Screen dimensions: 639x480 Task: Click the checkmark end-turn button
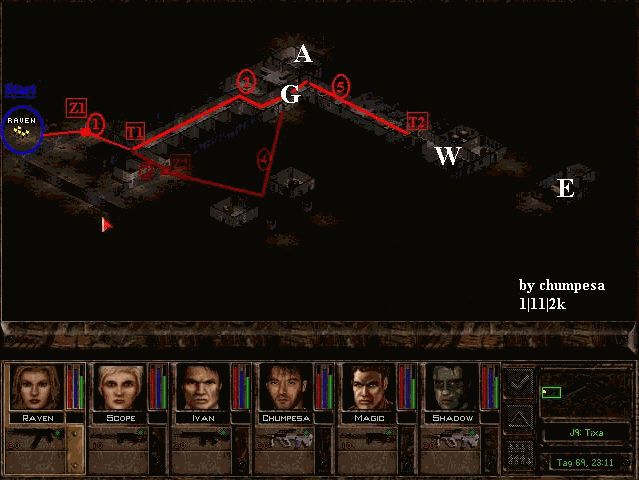pyautogui.click(x=519, y=381)
